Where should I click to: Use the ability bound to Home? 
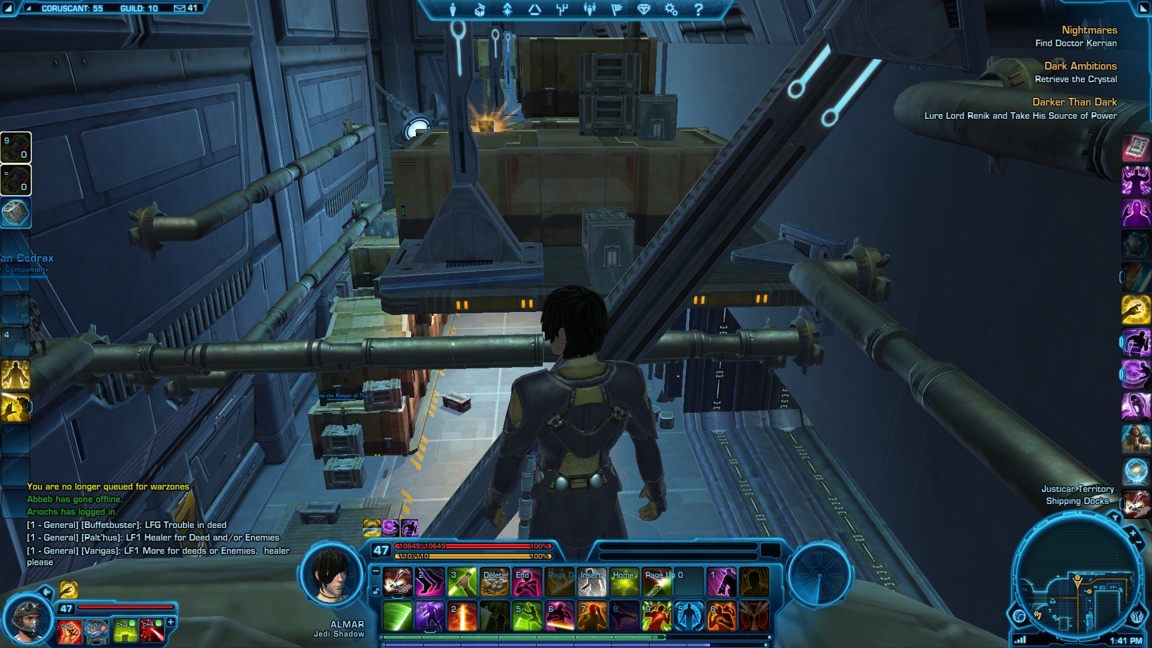click(x=624, y=582)
